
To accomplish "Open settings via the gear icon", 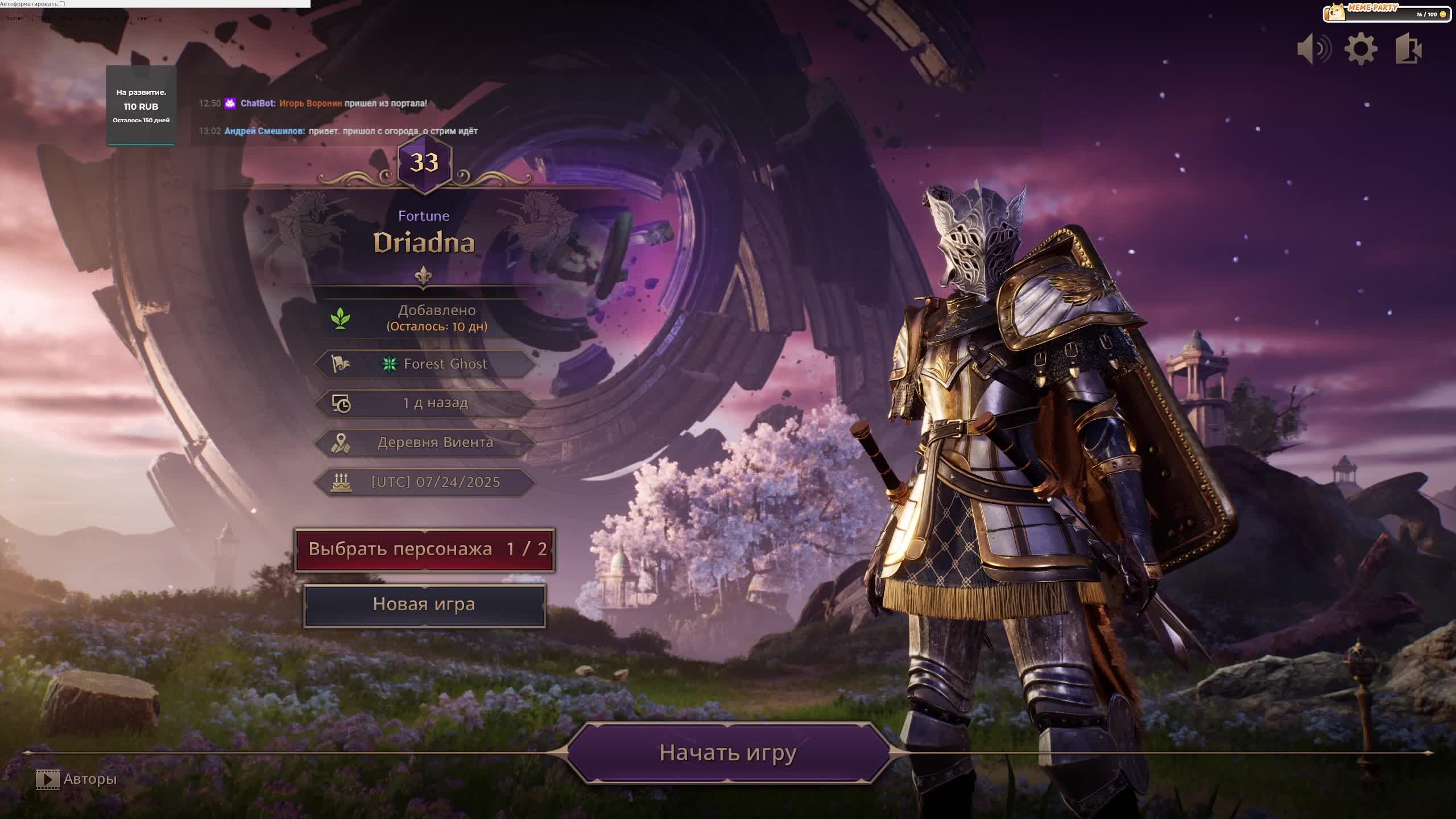I will [1360, 49].
